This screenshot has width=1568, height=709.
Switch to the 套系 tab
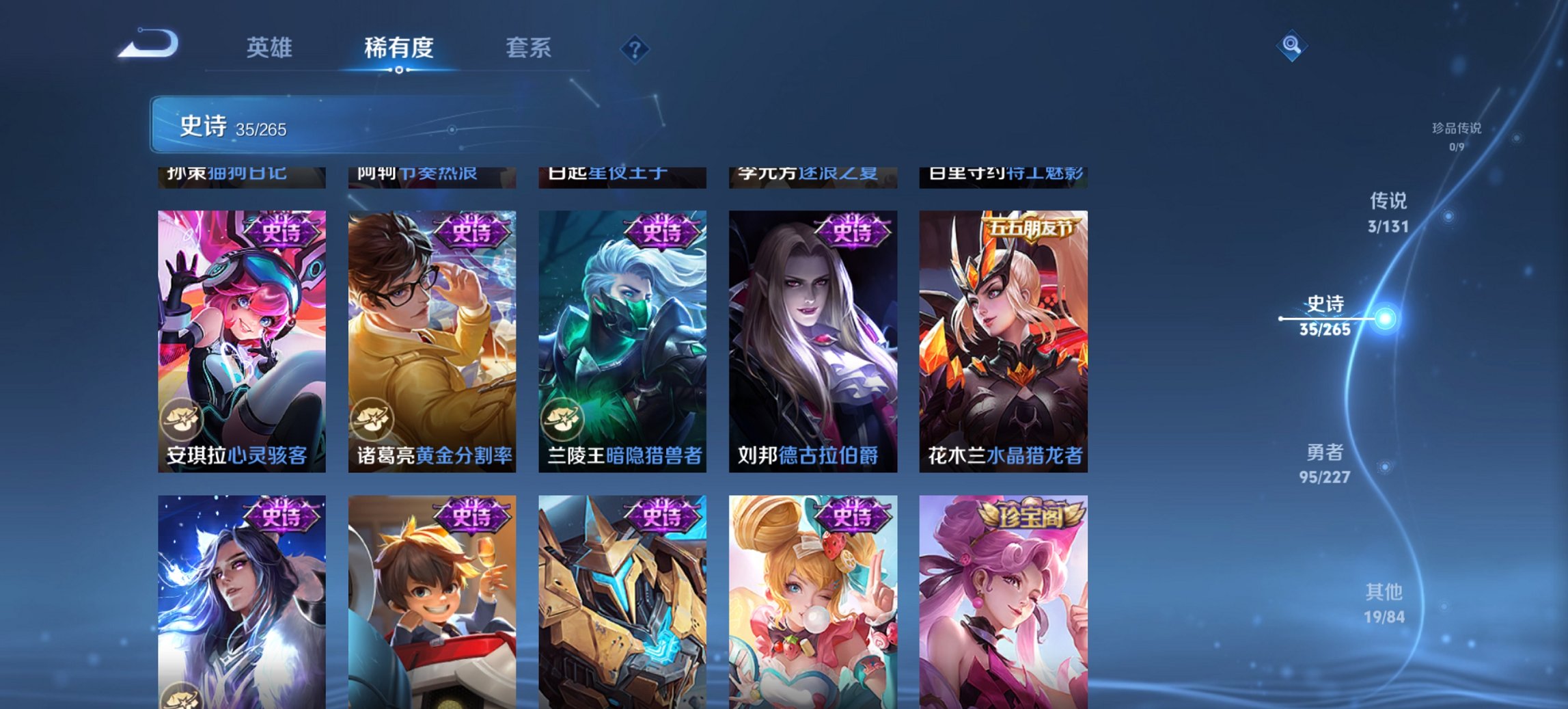528,48
